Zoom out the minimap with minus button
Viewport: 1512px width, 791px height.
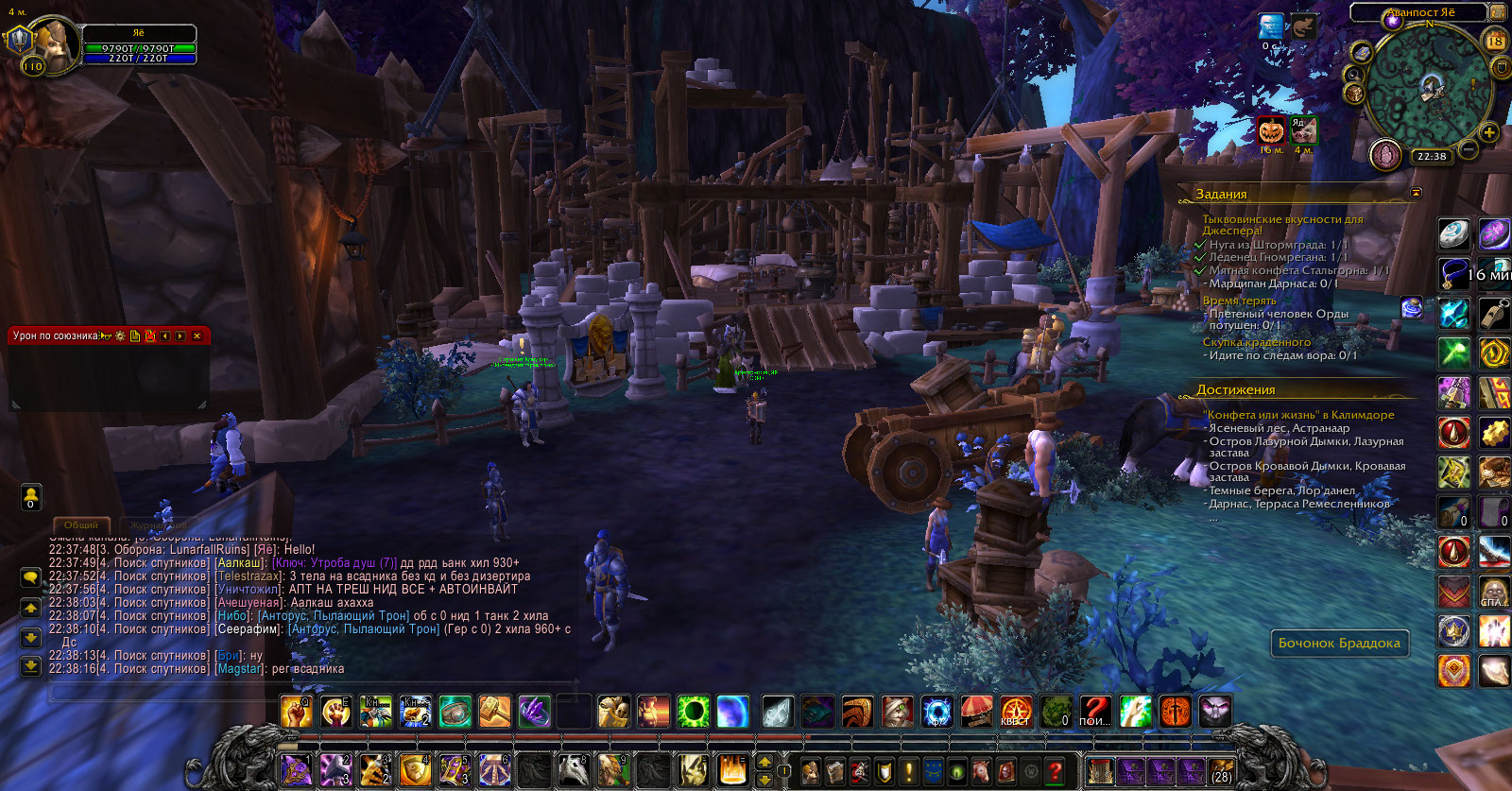click(1469, 149)
